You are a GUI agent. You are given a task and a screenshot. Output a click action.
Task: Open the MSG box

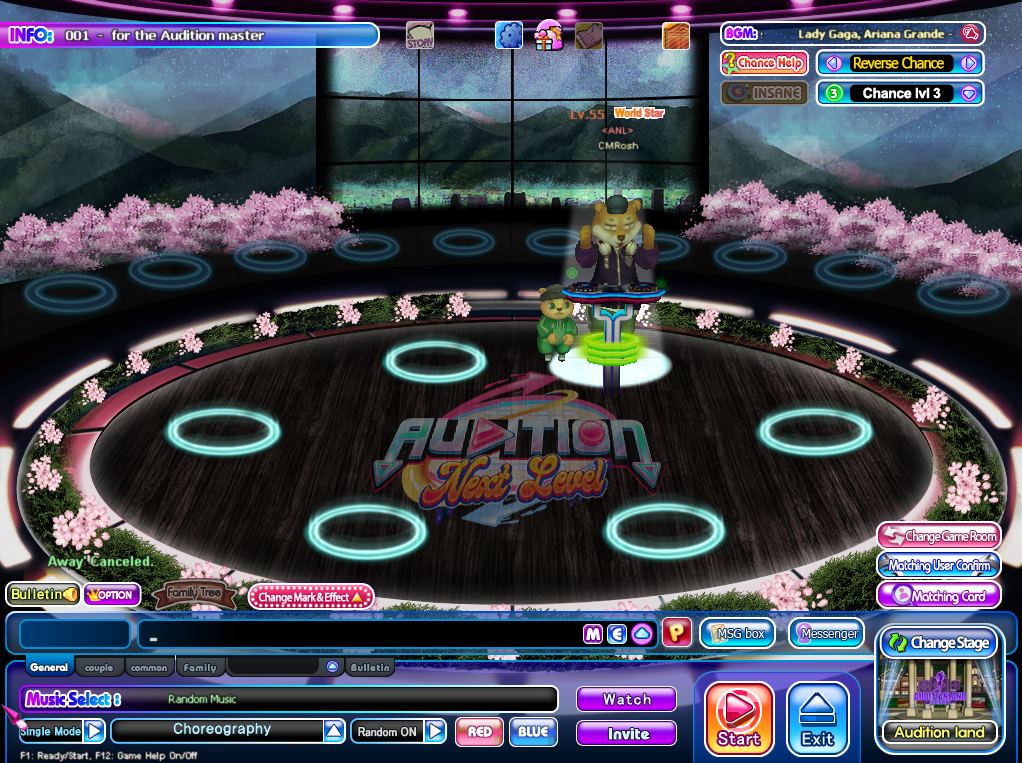(737, 633)
